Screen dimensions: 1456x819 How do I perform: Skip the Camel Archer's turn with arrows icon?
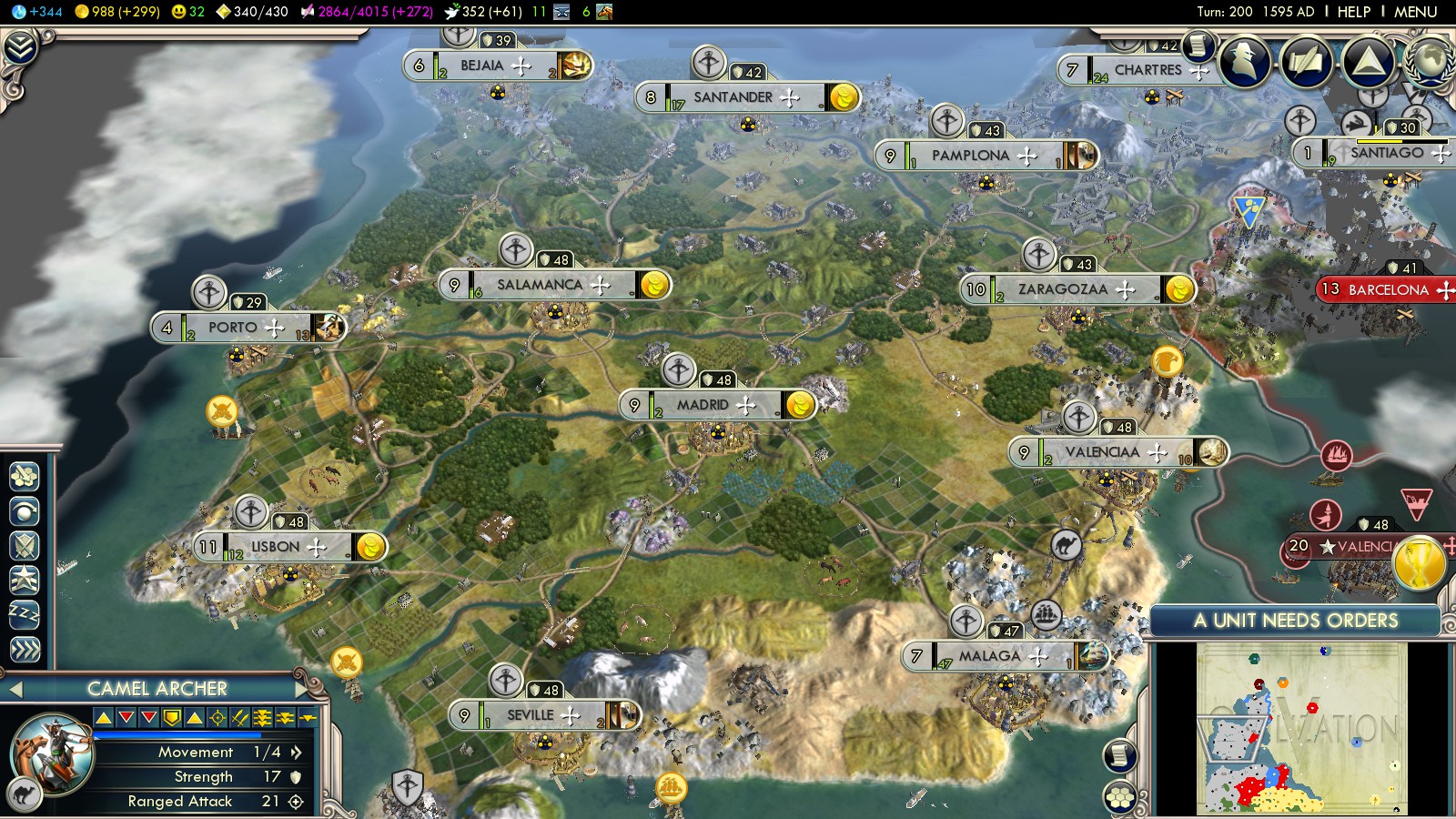25,649
